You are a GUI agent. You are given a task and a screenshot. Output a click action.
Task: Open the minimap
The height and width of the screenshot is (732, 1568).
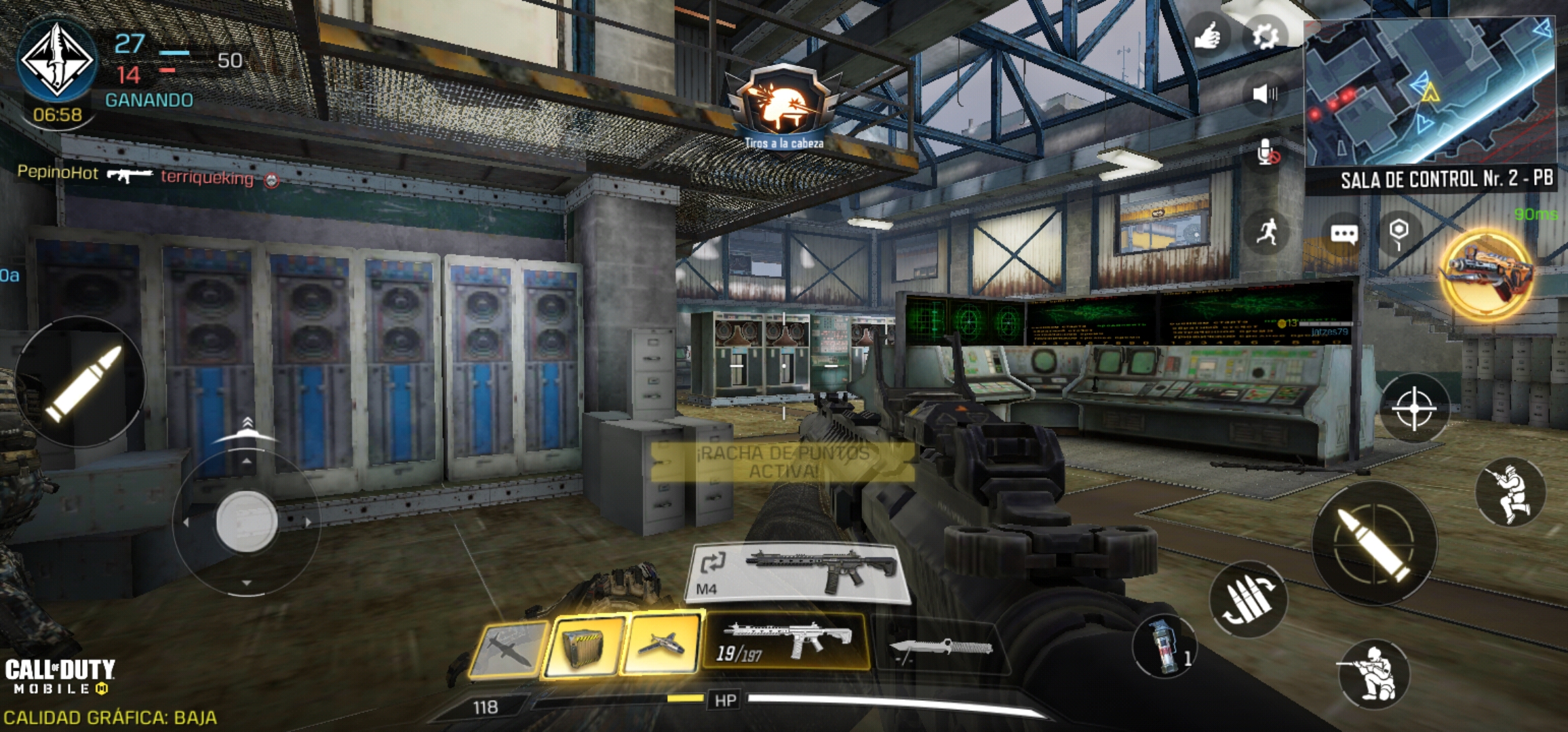(x=1430, y=91)
